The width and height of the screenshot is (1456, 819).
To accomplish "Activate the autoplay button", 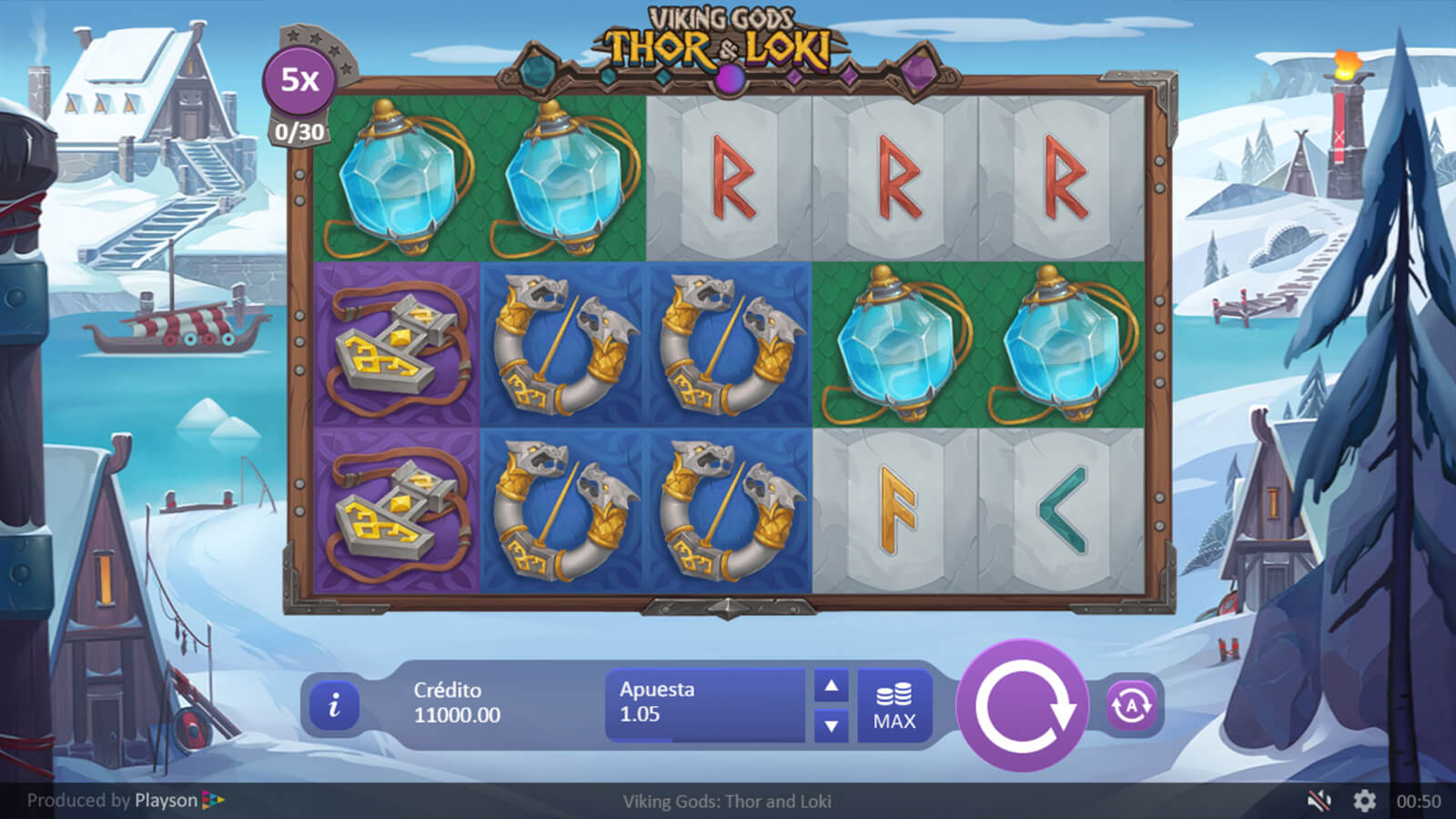I will pos(1131,705).
